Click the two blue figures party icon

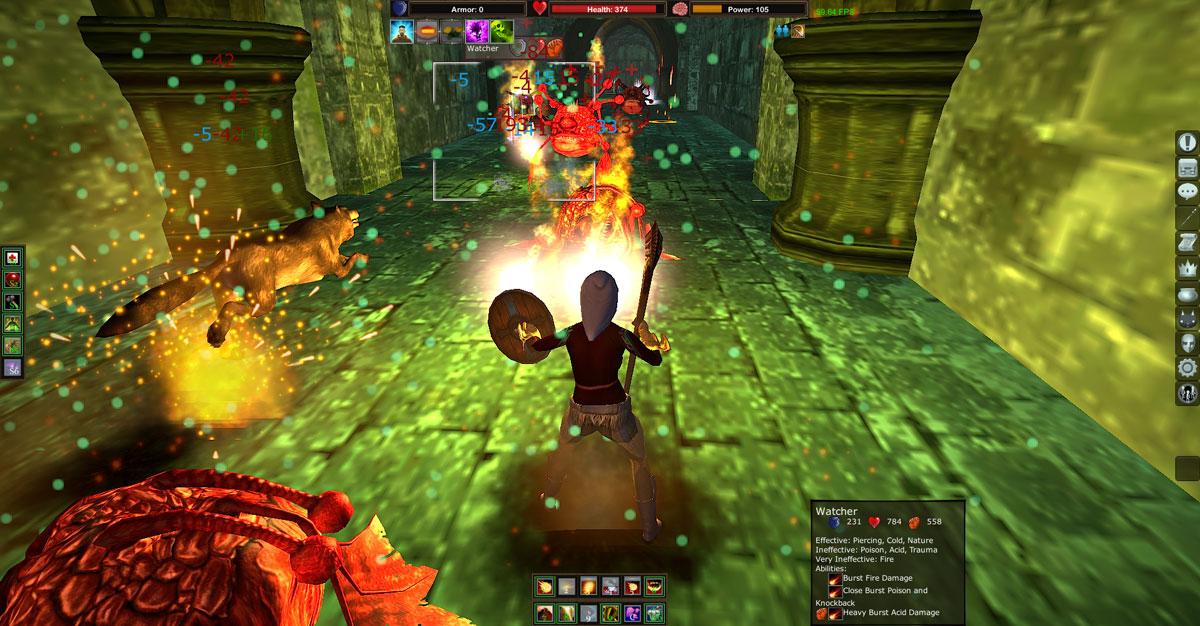(781, 30)
